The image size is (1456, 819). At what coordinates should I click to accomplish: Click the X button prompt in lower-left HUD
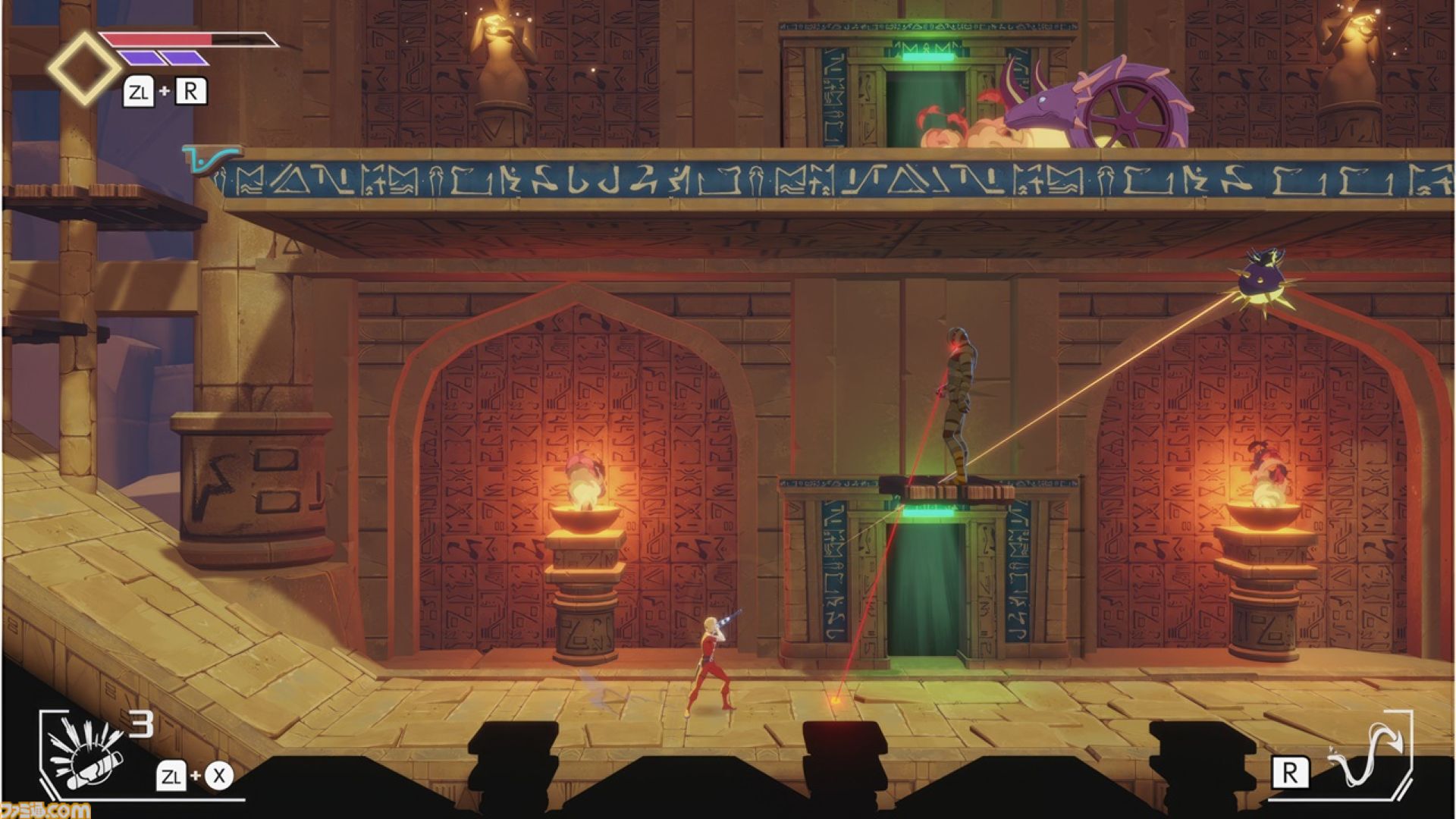coord(218,776)
